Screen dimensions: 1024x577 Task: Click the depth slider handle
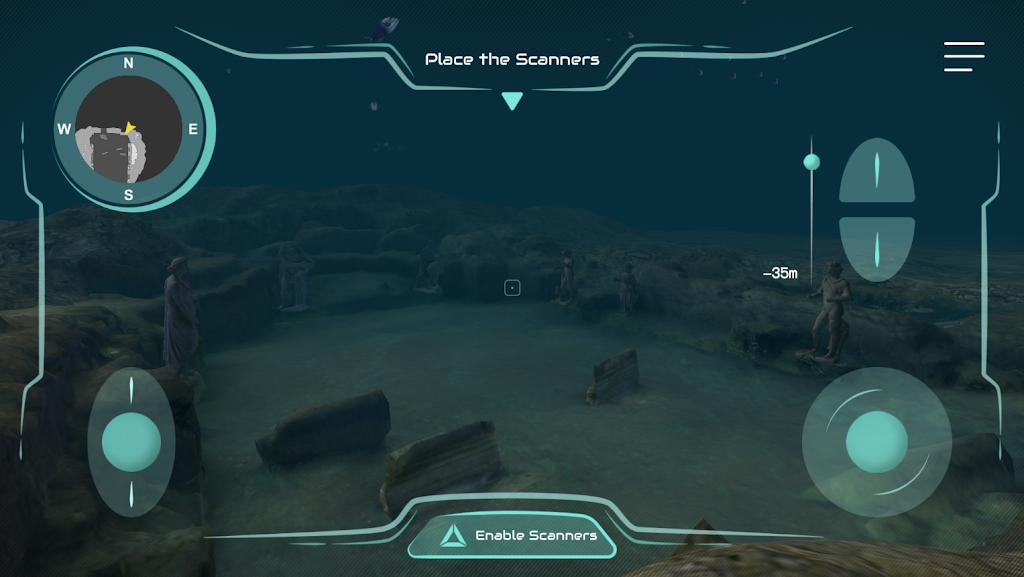(x=811, y=162)
